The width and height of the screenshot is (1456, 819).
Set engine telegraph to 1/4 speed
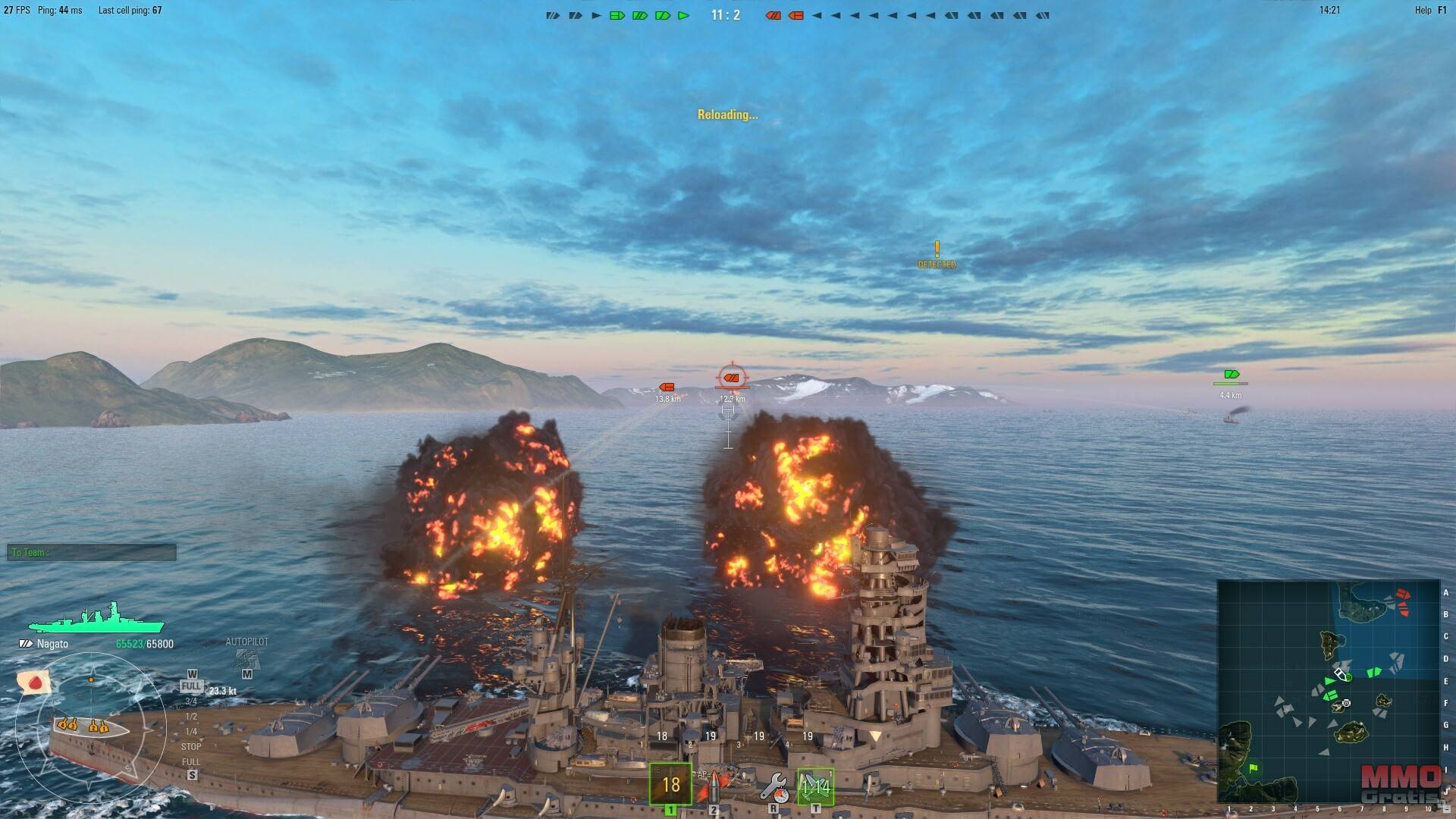[191, 732]
